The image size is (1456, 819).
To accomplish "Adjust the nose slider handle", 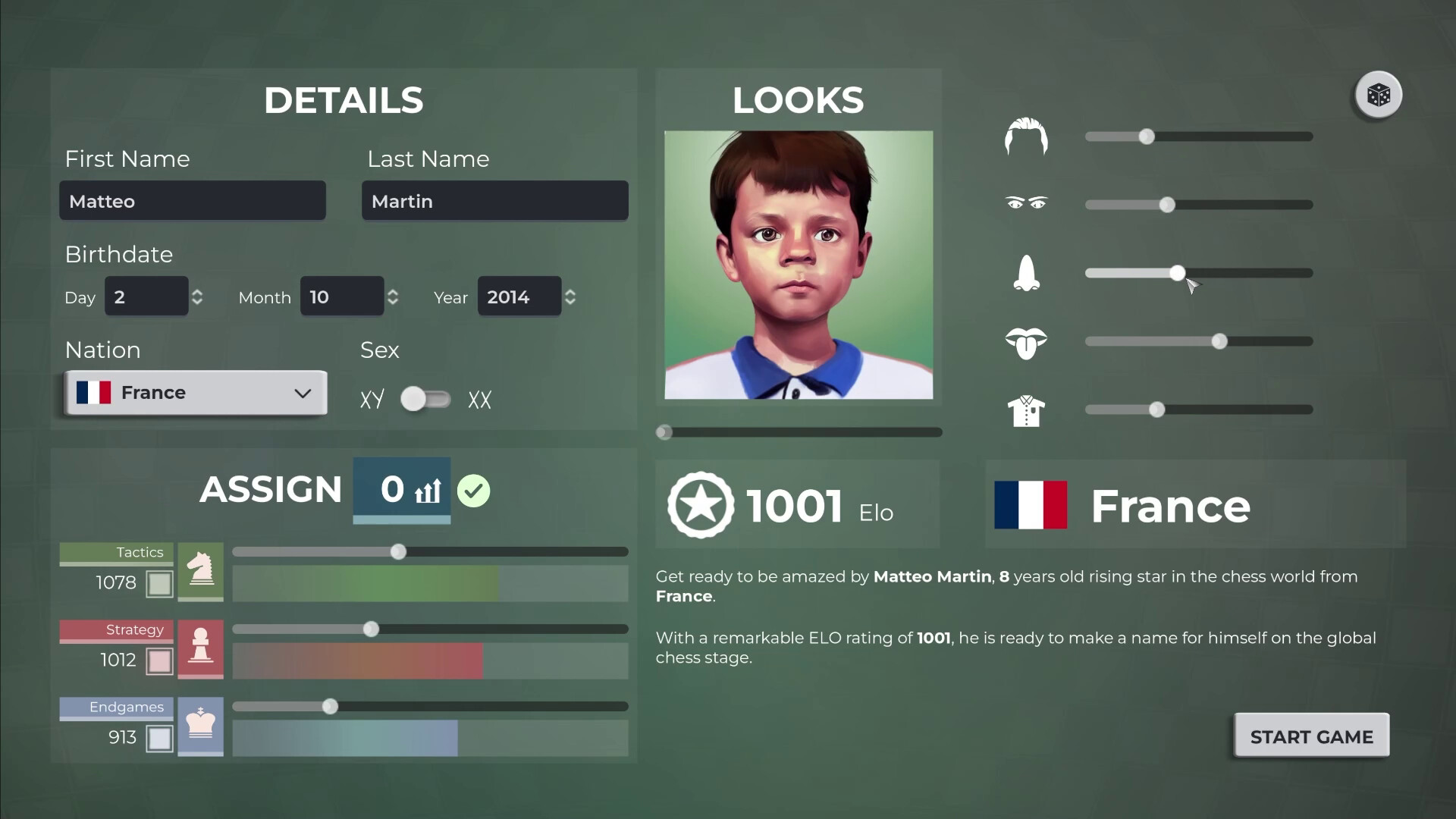I will click(x=1177, y=273).
